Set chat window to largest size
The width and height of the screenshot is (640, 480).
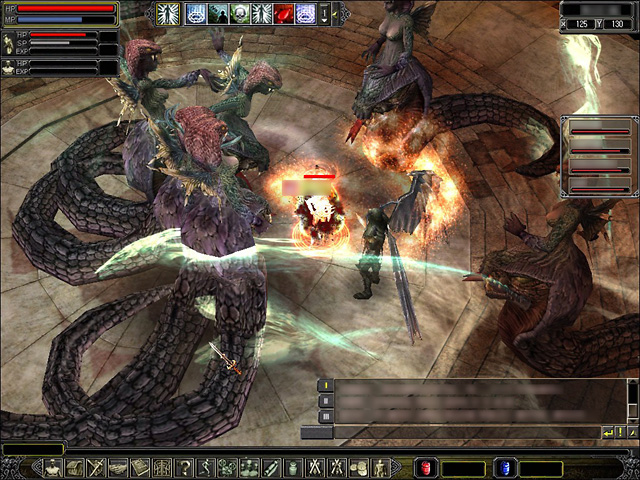[325, 416]
